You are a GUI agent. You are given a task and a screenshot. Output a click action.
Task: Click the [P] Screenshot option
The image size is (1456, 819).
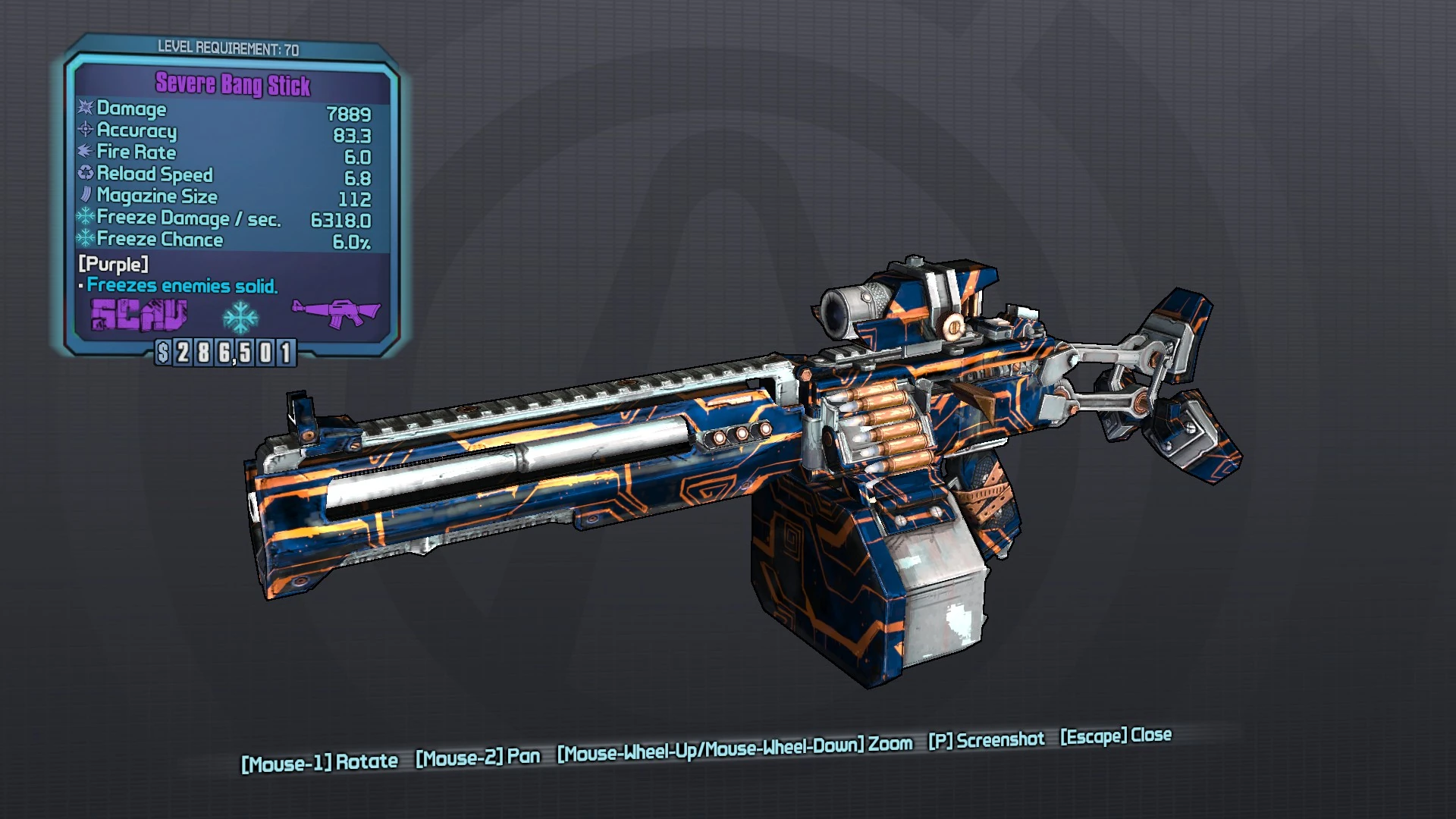(986, 740)
